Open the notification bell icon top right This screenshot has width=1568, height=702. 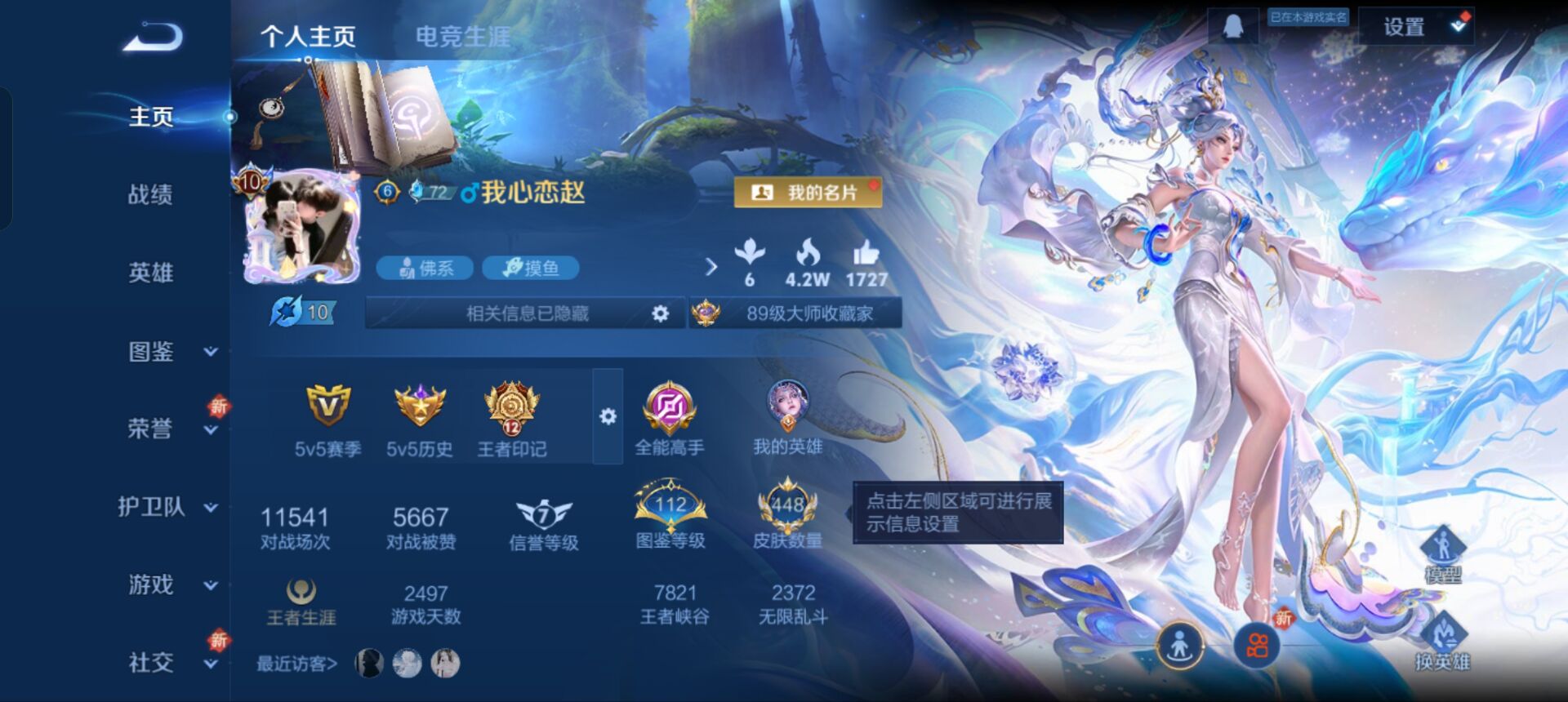click(x=1234, y=25)
